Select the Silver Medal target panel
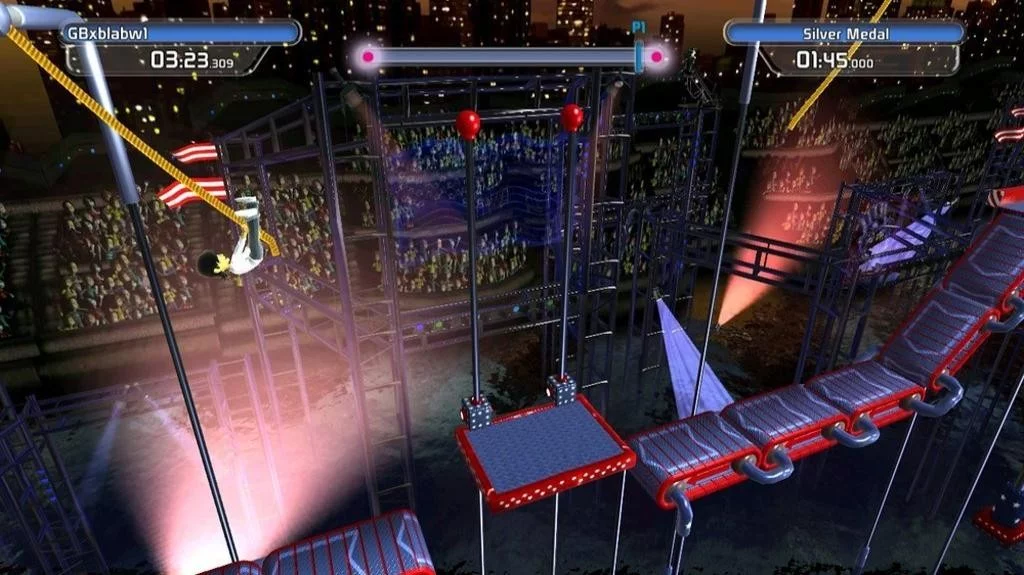The image size is (1024, 575). [845, 33]
